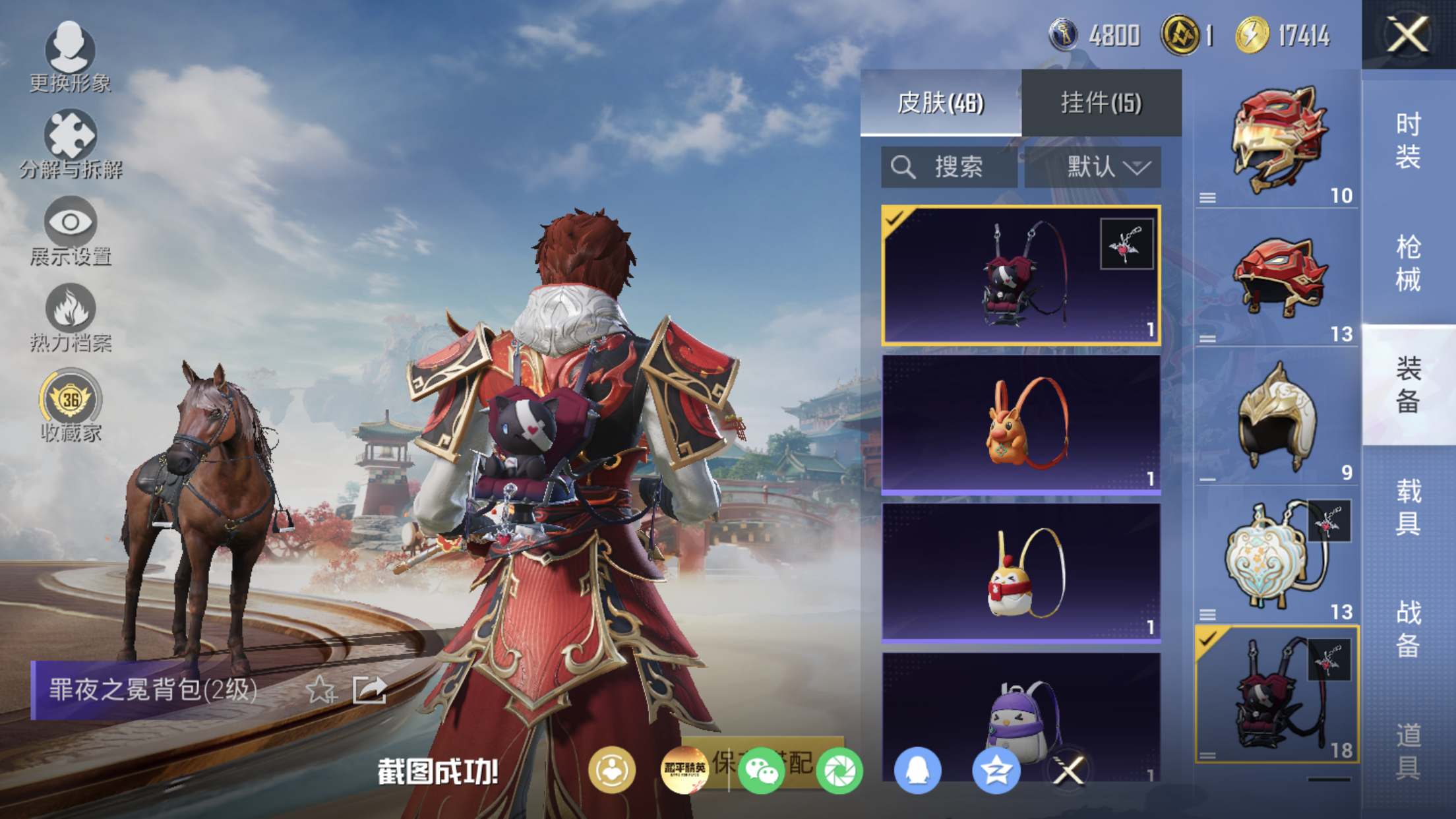1456x819 pixels.
Task: Switch to the 枪械 firearms category
Action: point(1408,263)
